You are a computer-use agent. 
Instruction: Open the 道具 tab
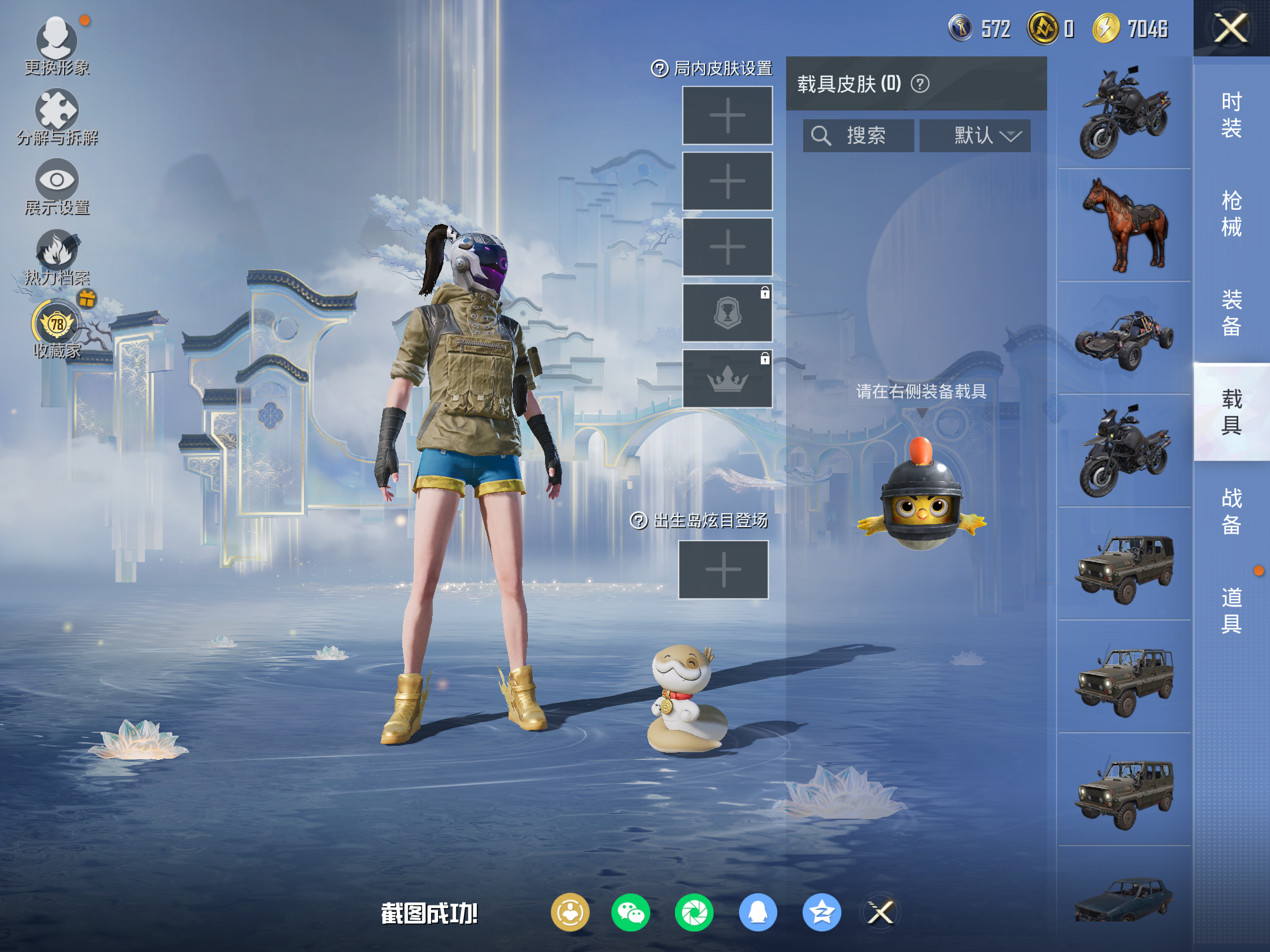tap(1231, 610)
